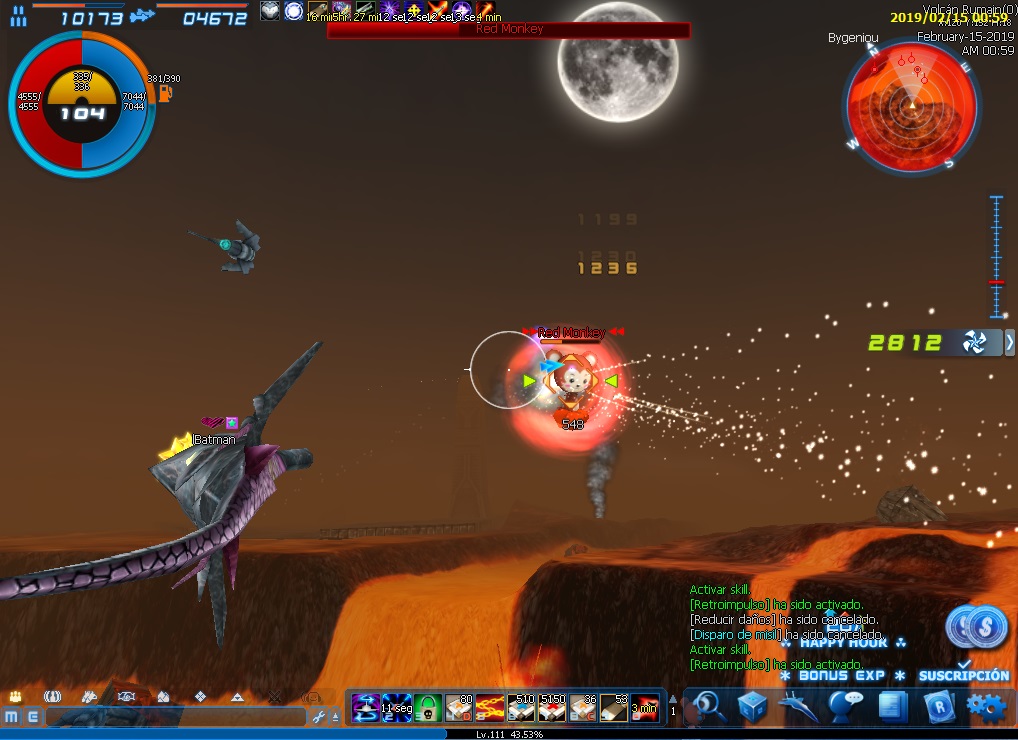
Task: Open the dollar coin cash shop
Action: [x=986, y=626]
